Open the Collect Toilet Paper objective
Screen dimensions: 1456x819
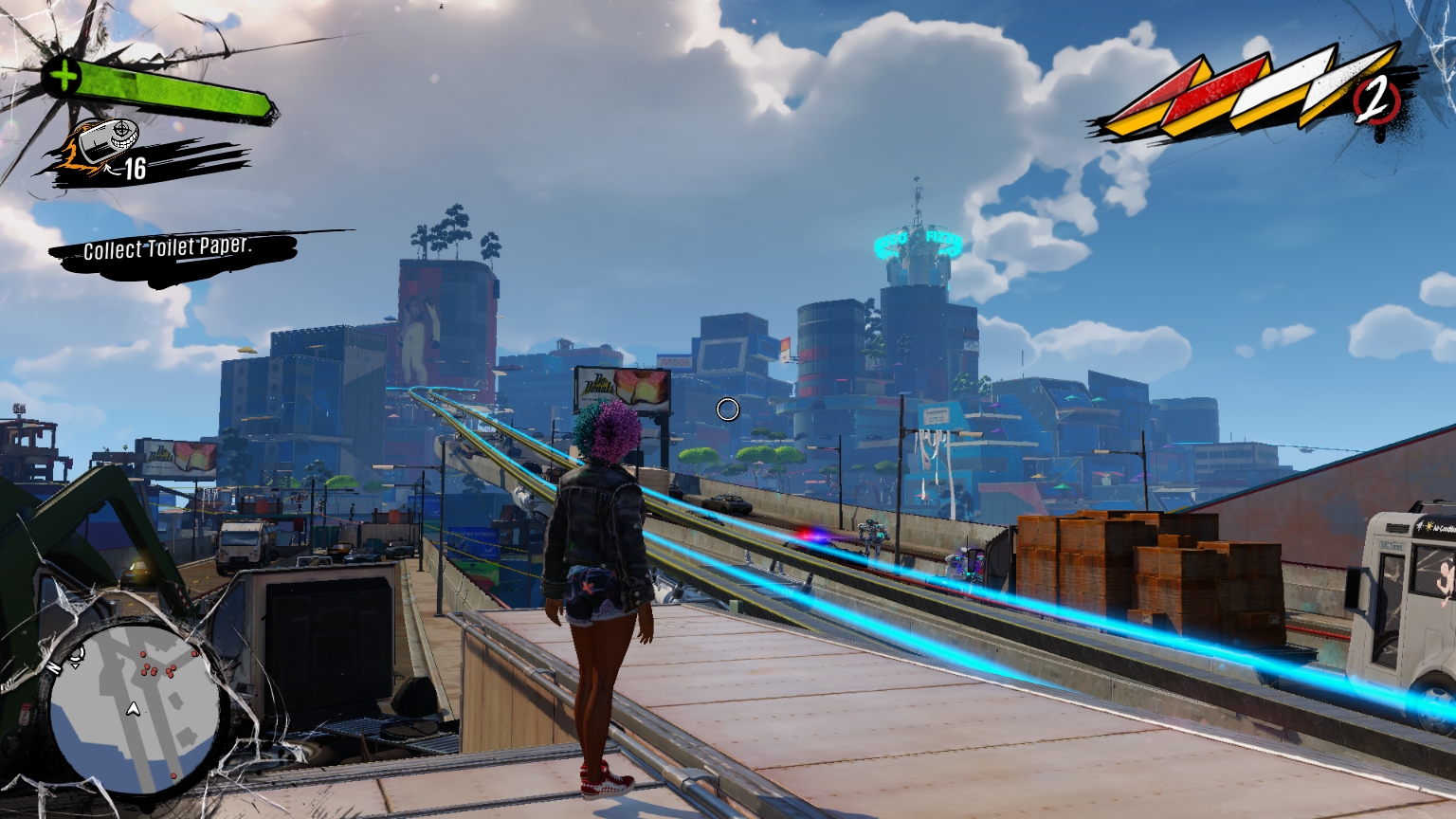pos(169,250)
